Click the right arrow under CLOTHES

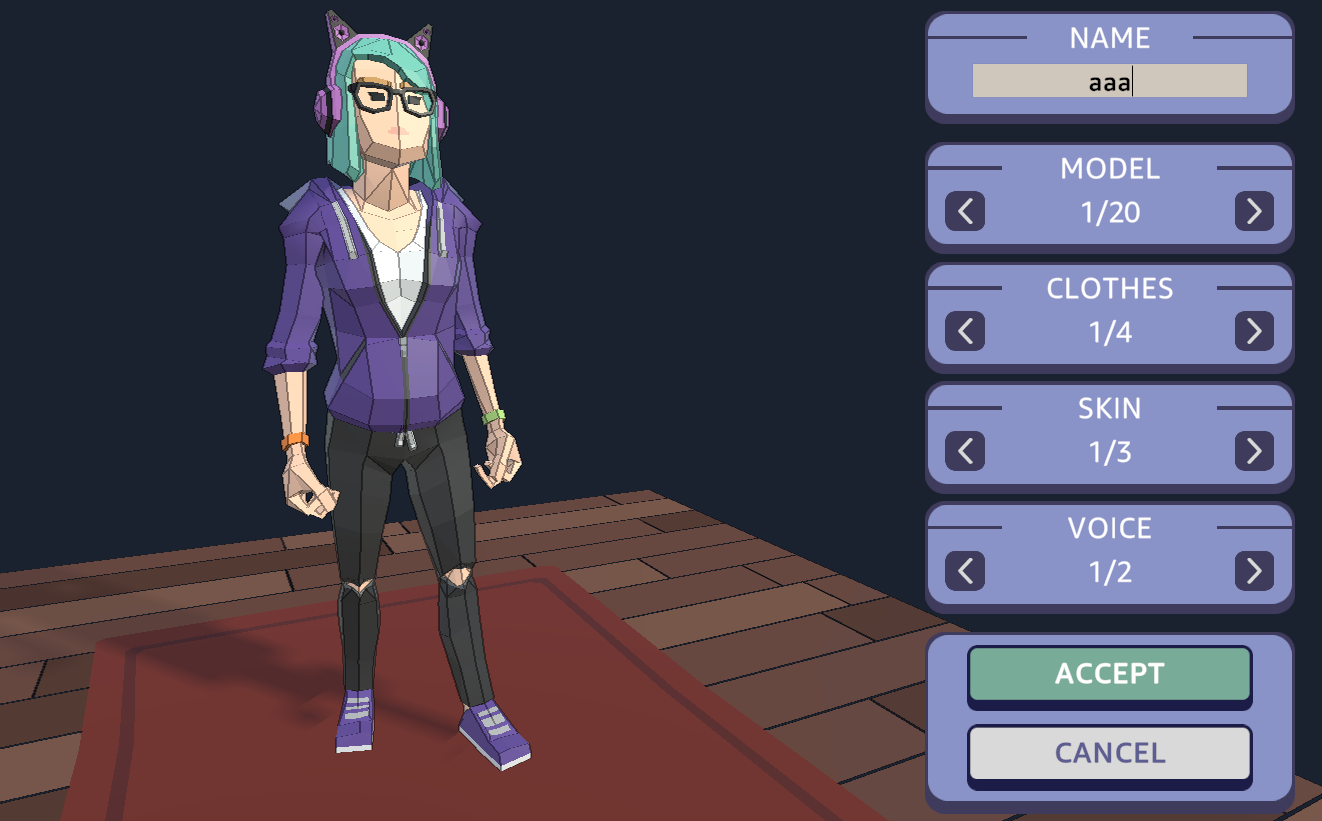pyautogui.click(x=1256, y=331)
